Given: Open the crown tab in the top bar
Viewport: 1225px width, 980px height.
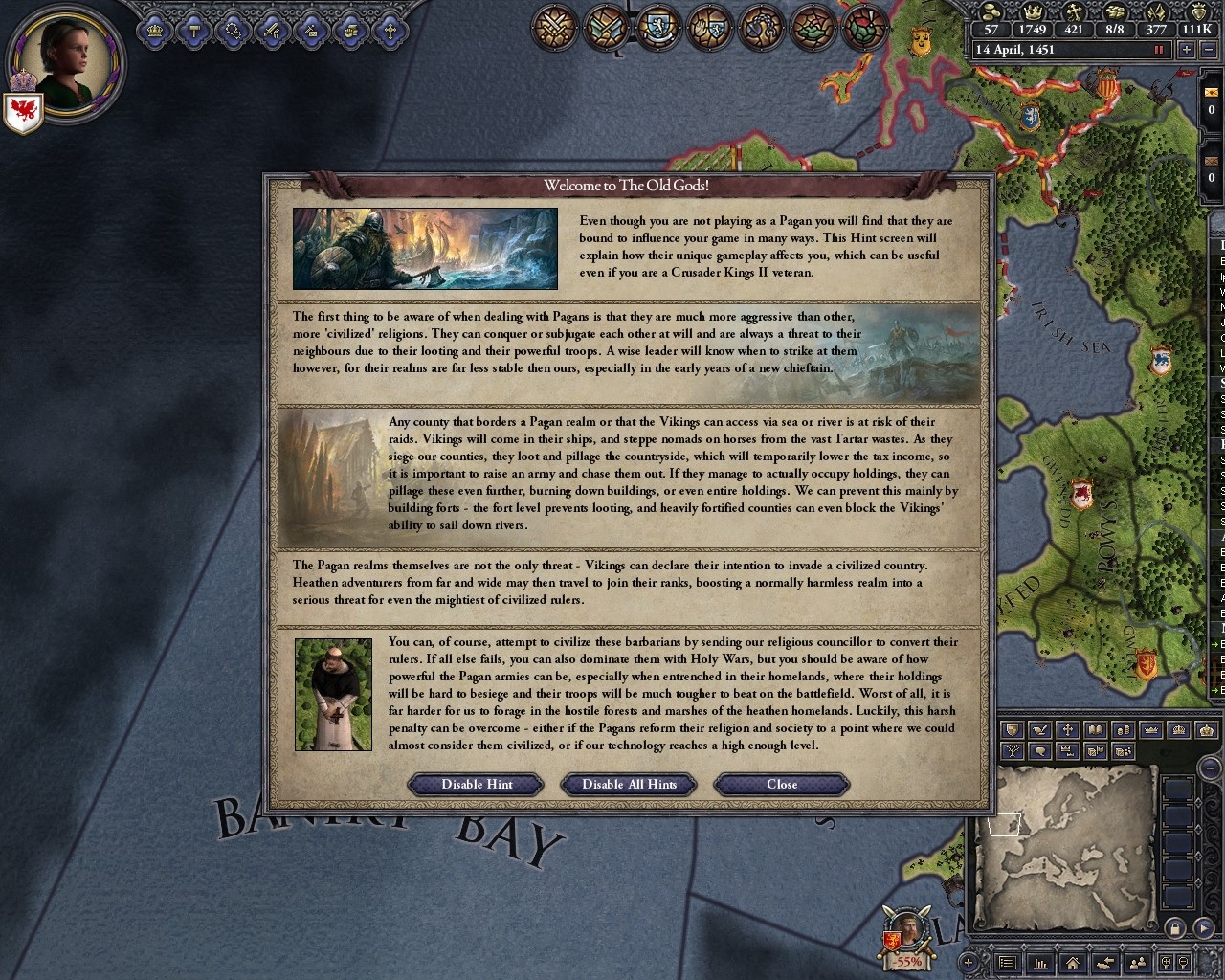Looking at the screenshot, I should 153,31.
